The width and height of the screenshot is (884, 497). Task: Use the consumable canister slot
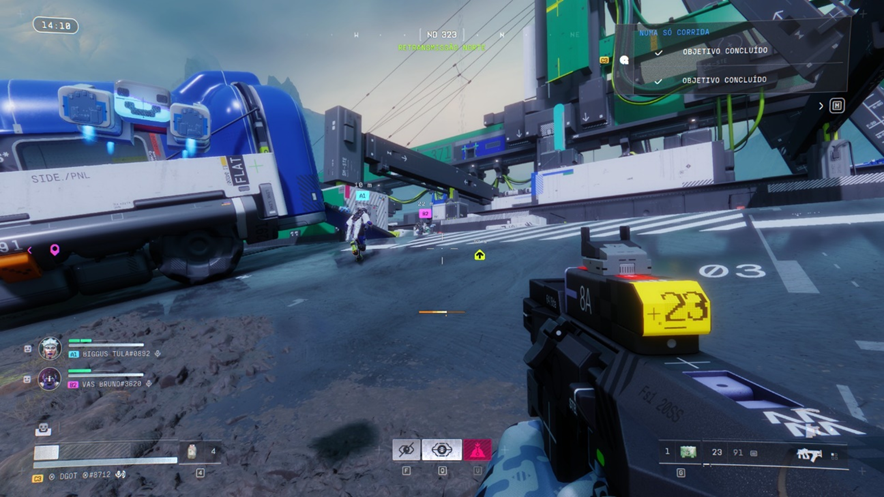click(192, 452)
